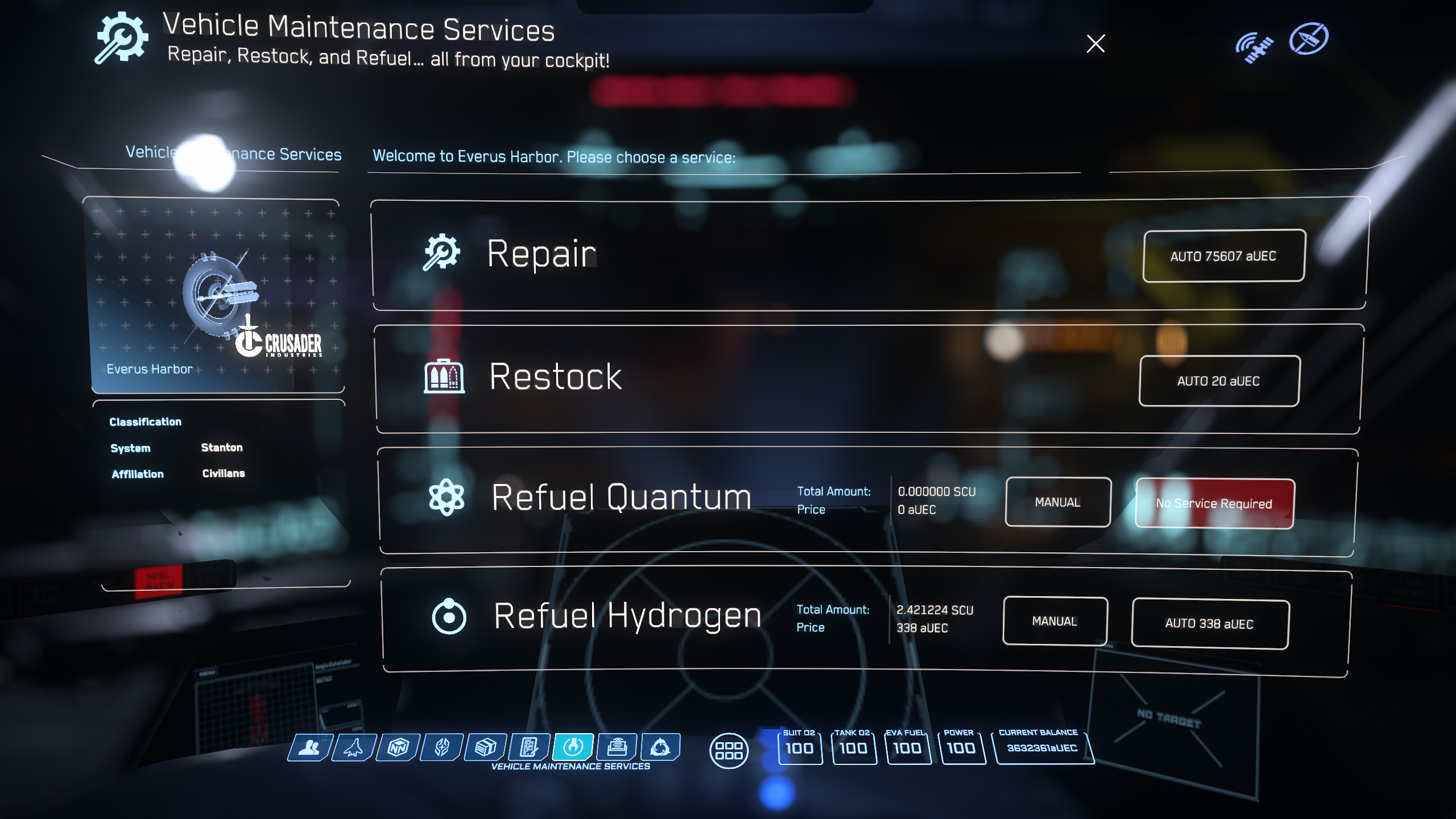
Task: Select the highlighted Vehicle Maintenance Services app
Action: coord(573,747)
